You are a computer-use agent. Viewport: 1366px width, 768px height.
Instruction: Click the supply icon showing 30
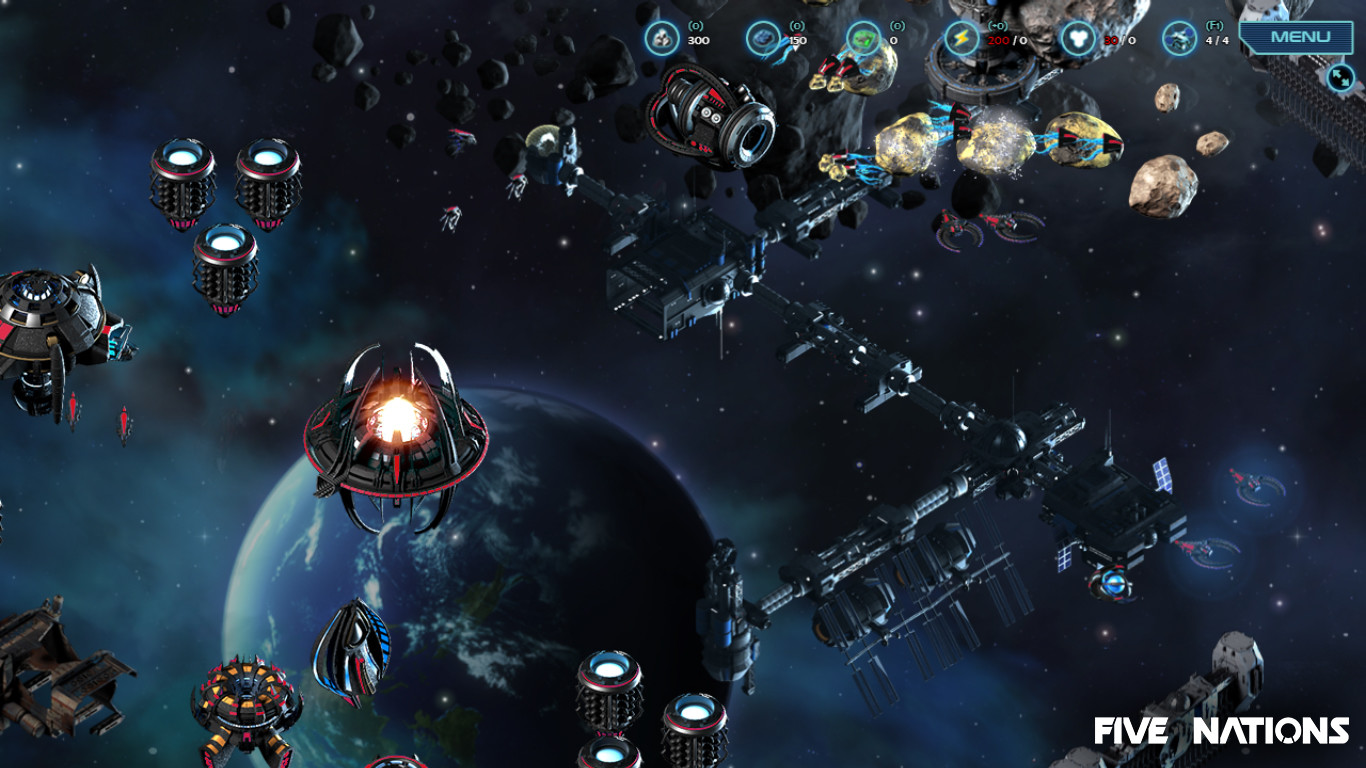click(1080, 37)
